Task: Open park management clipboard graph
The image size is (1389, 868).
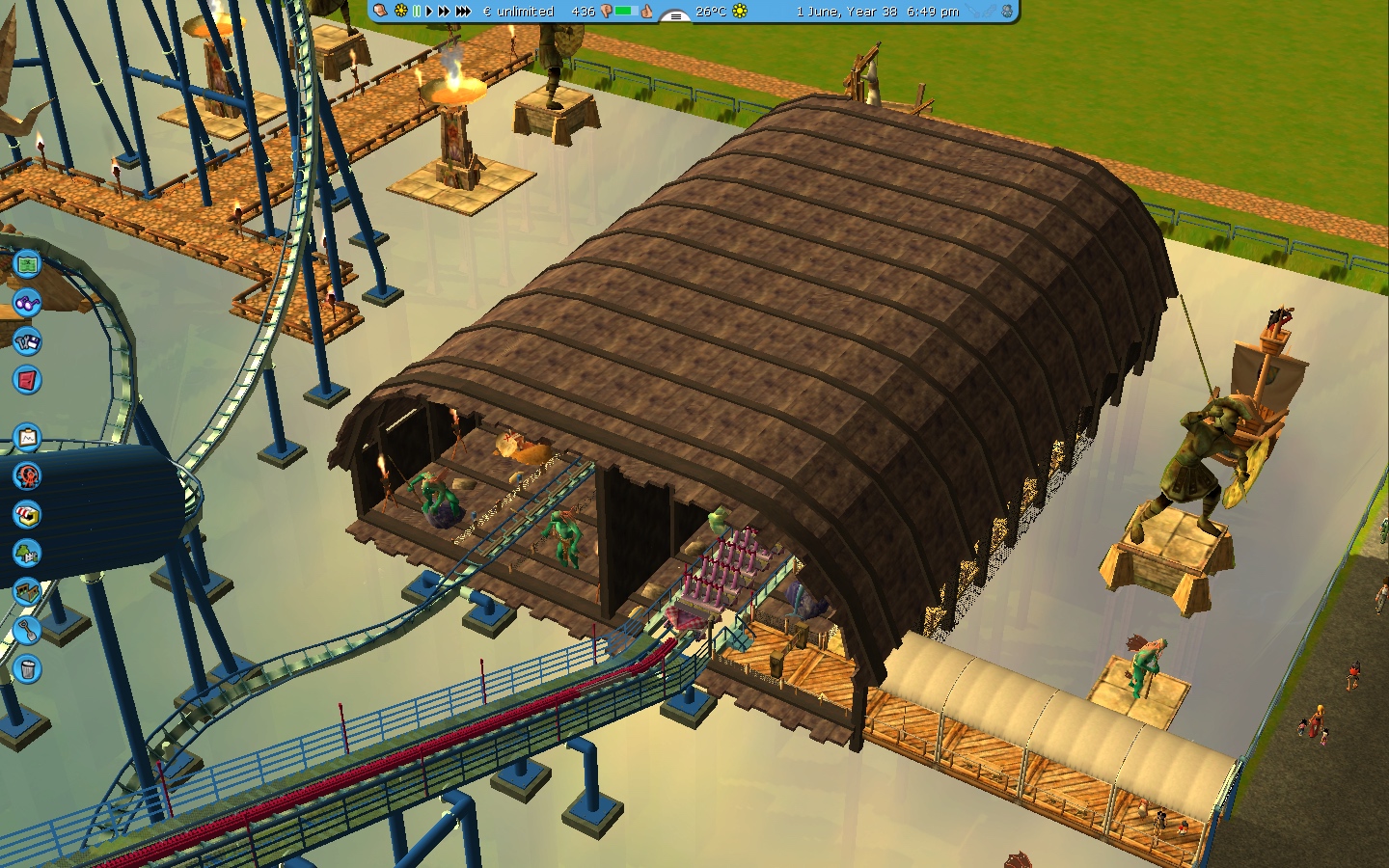Action: tap(27, 439)
